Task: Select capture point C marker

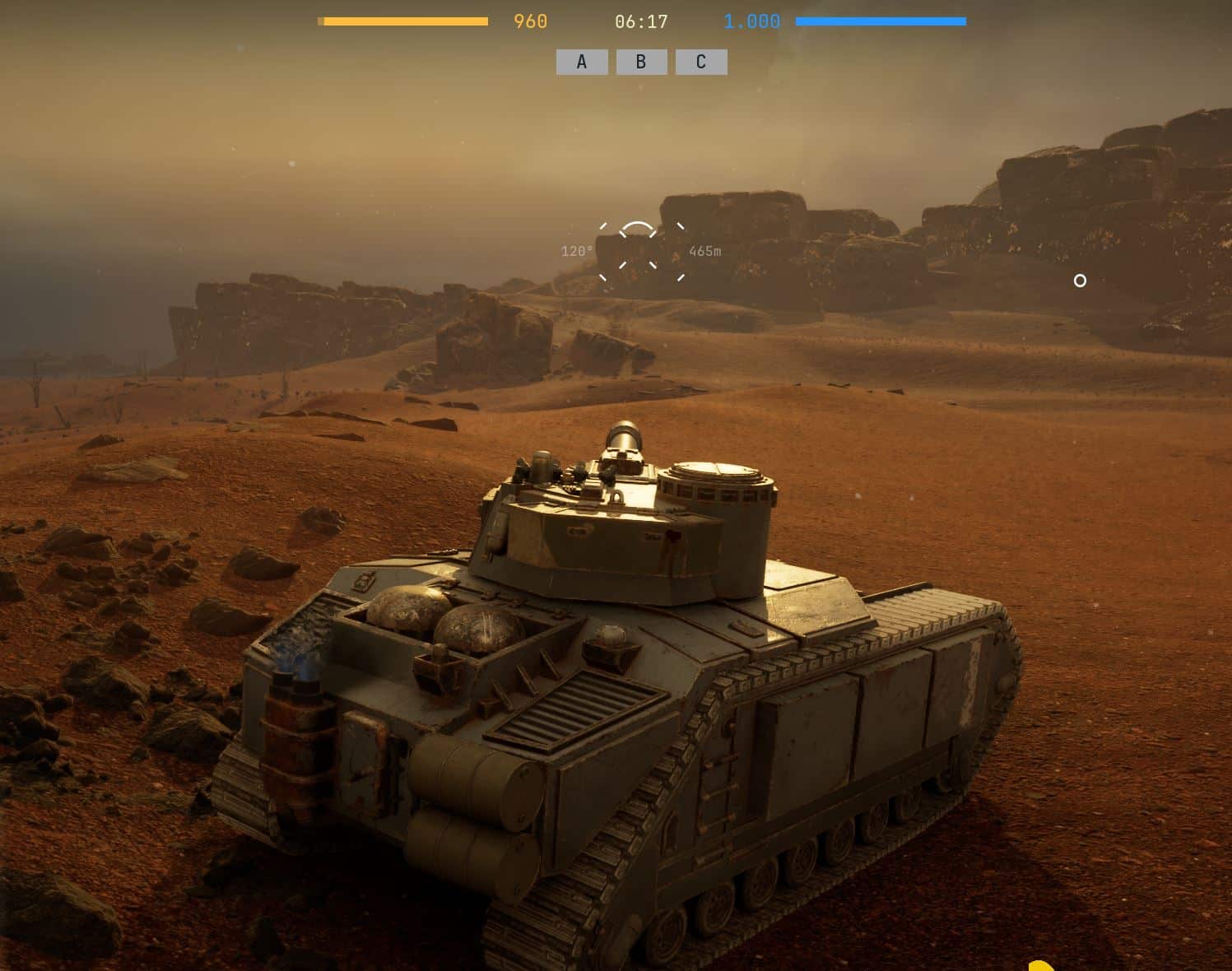Action: (701, 63)
